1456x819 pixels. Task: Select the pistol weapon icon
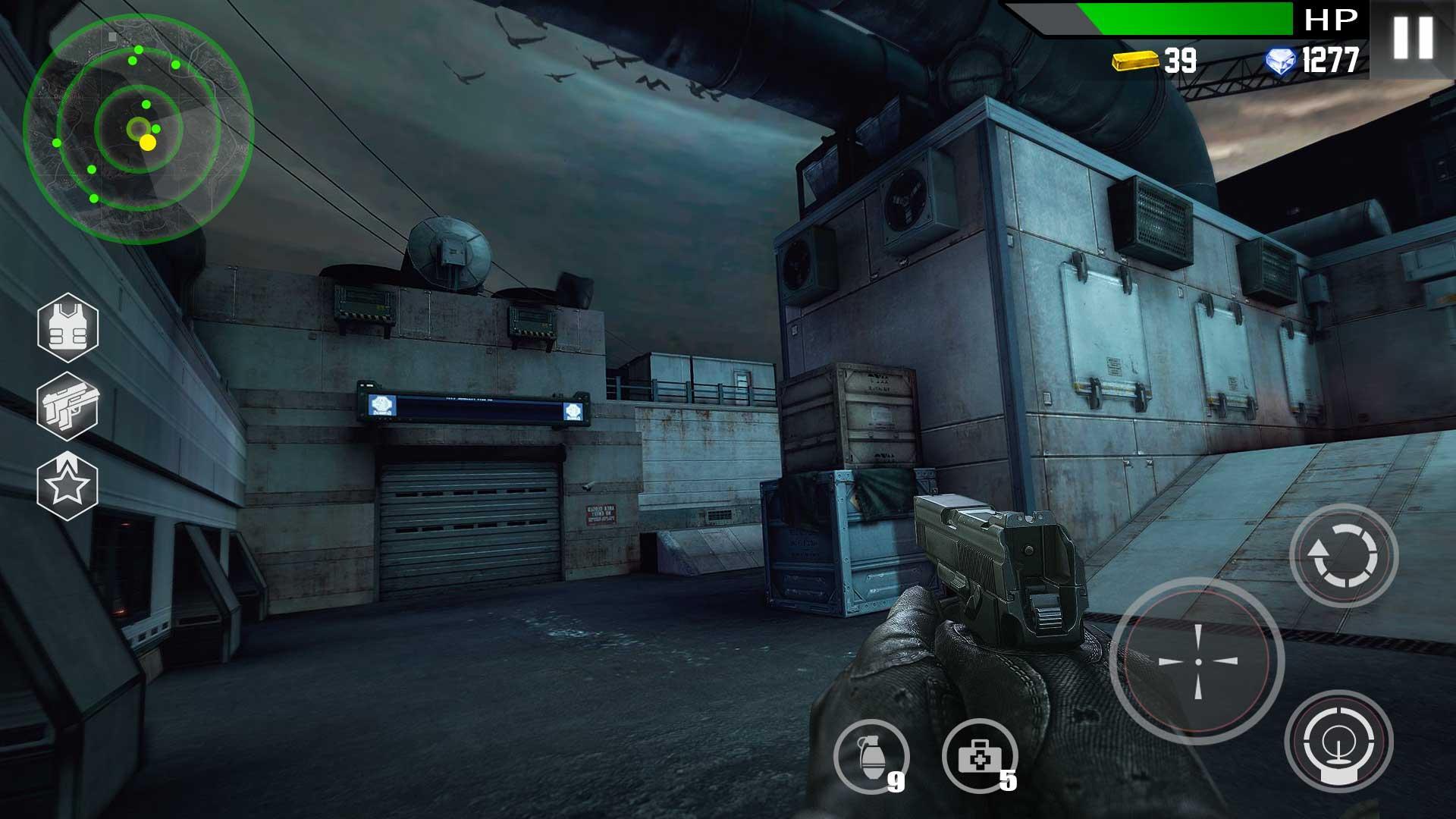tap(68, 407)
